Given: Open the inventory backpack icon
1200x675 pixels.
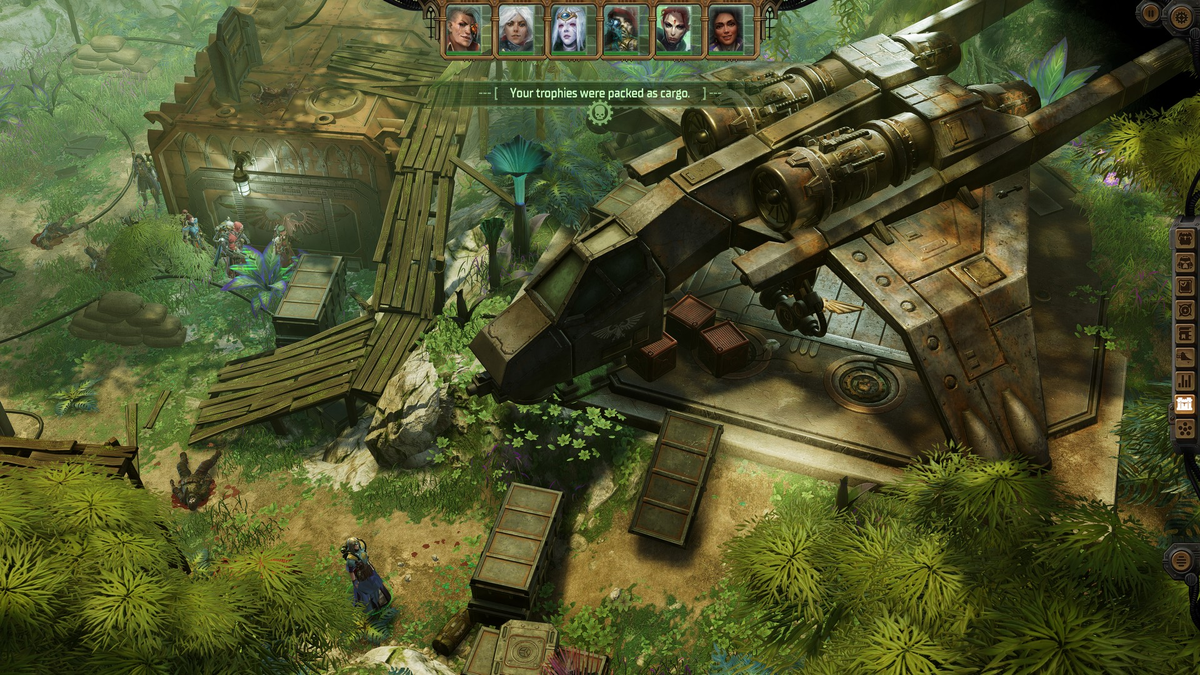Looking at the screenshot, I should [x=1185, y=237].
